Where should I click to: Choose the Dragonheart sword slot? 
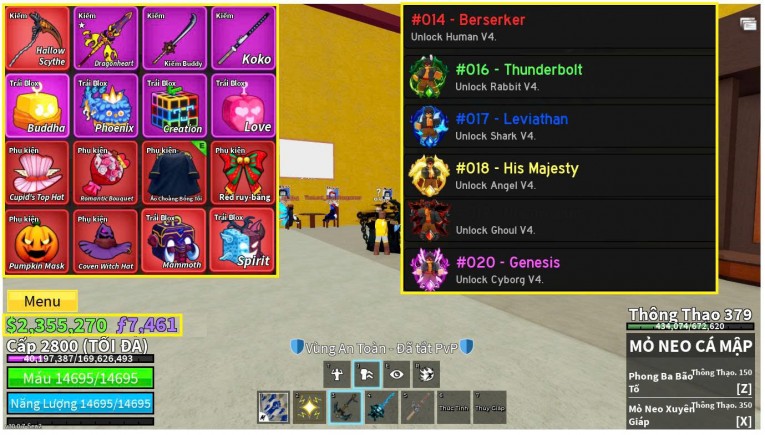point(106,38)
